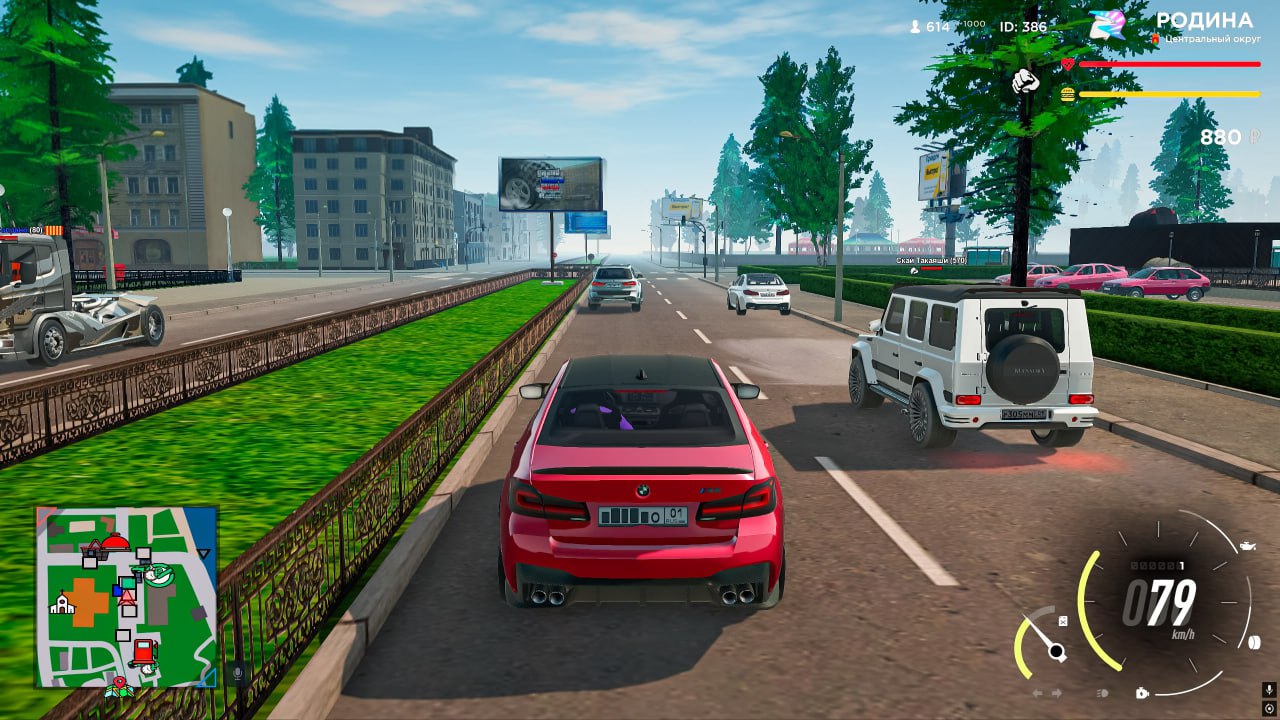Select the white church marker on the minimap

click(x=62, y=603)
